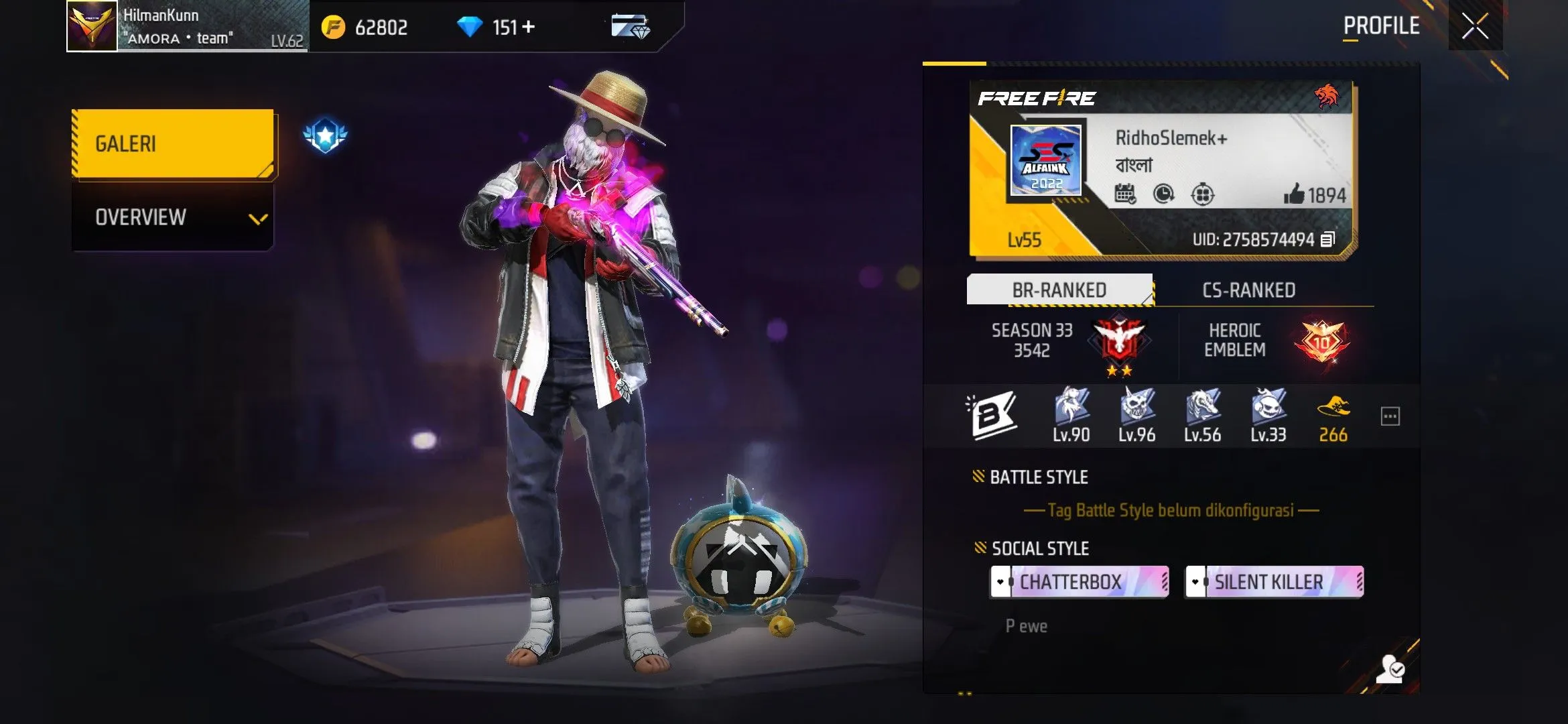Viewport: 1568px width, 724px height.
Task: Click the SILENT KILLER social style tag
Action: 1274,581
